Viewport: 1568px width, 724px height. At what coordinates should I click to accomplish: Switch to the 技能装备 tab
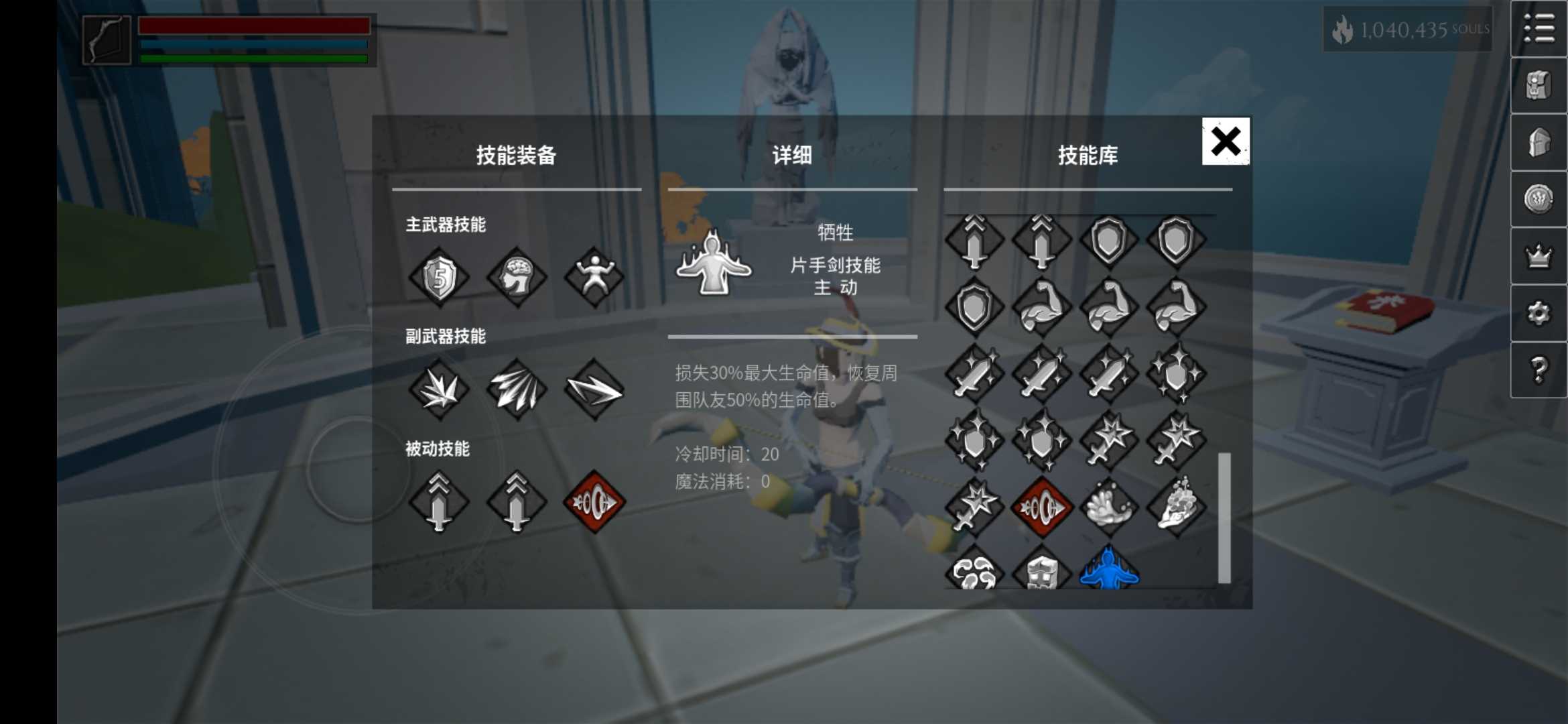click(x=517, y=156)
